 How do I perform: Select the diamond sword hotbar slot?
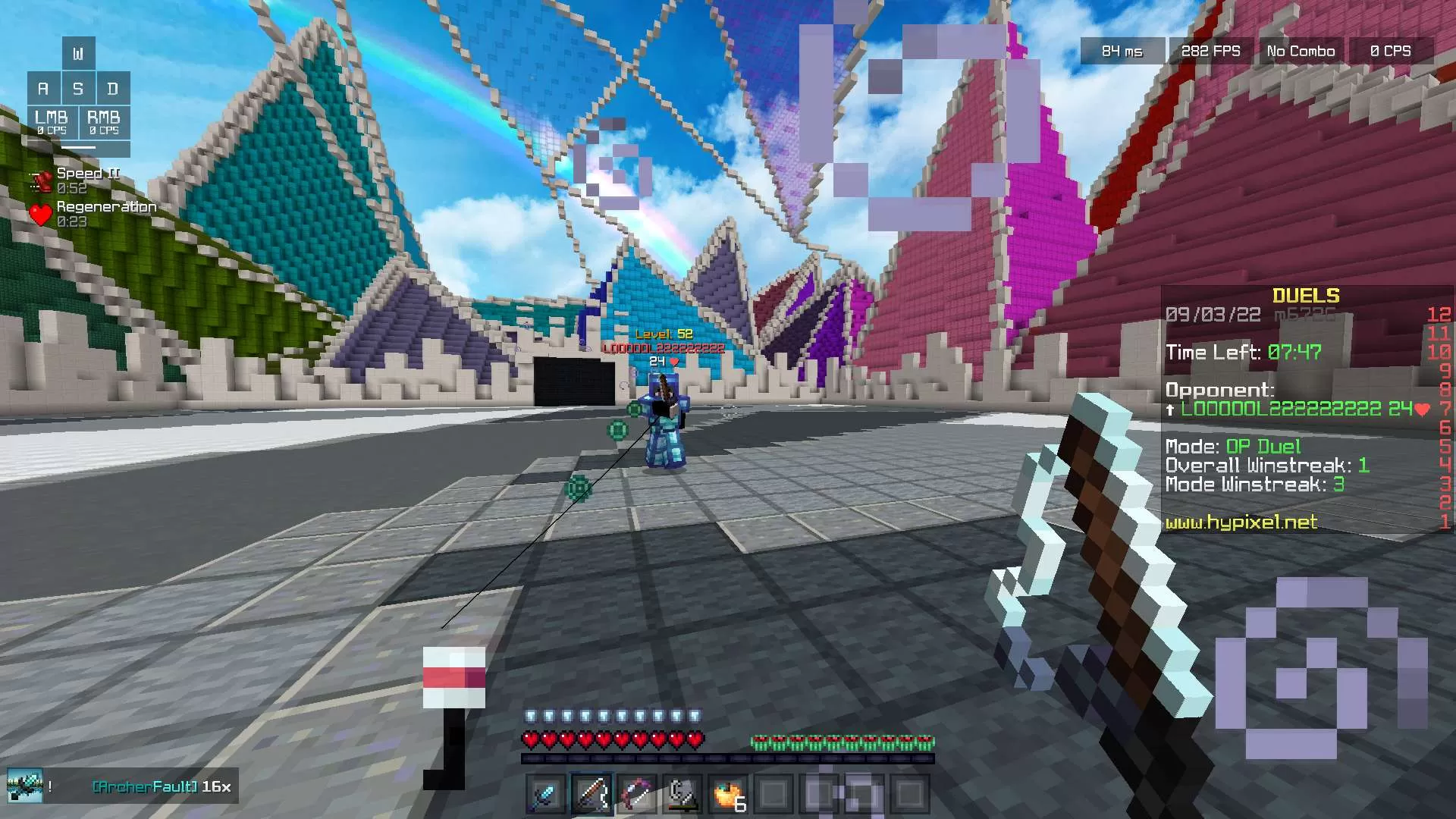click(545, 795)
